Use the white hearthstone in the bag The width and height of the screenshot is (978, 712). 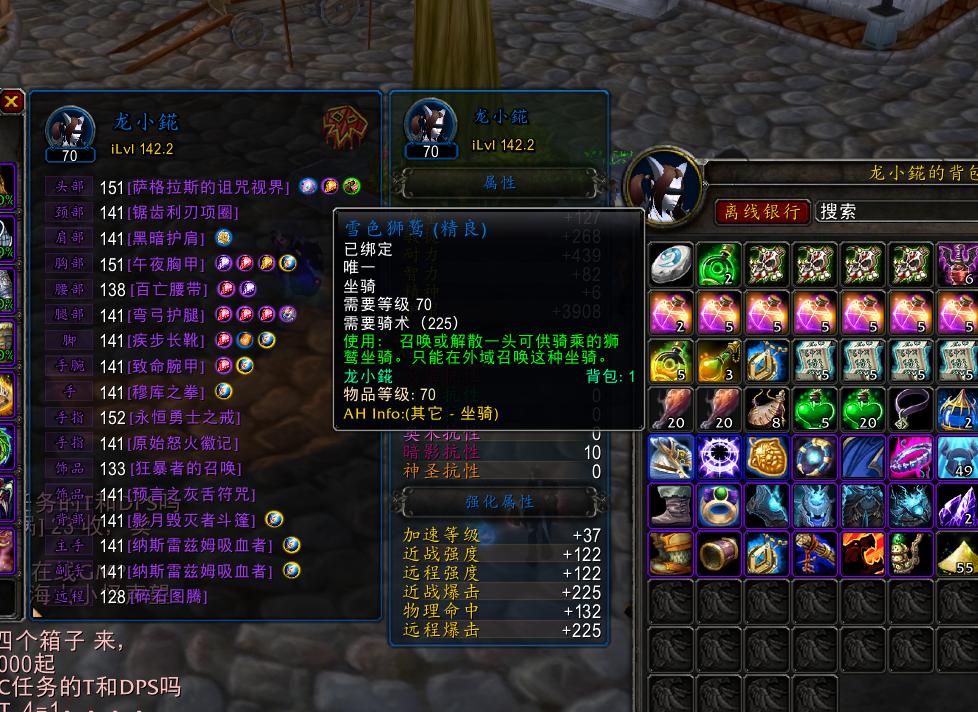coord(671,265)
